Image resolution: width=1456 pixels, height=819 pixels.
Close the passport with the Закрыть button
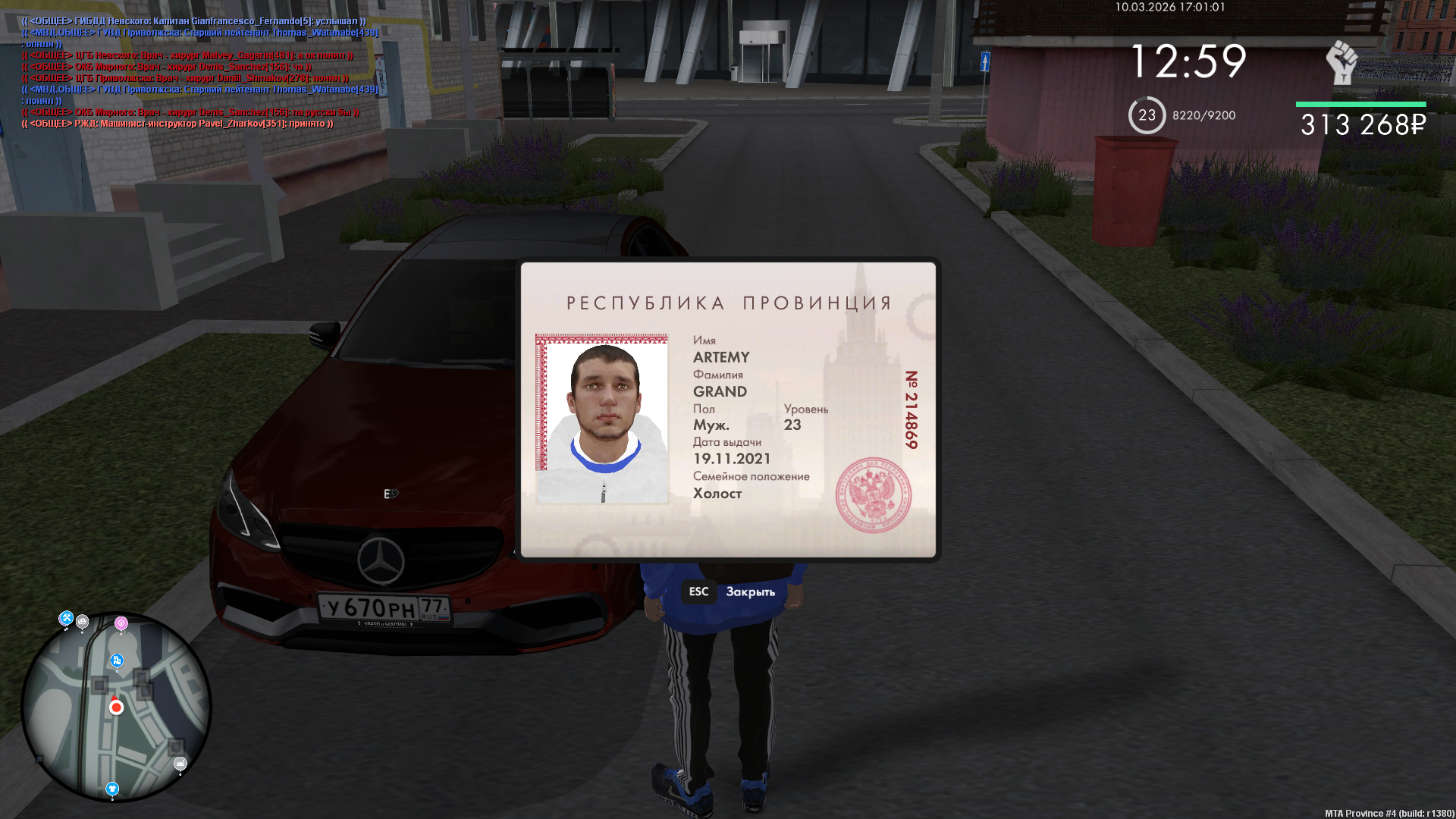pos(749,591)
